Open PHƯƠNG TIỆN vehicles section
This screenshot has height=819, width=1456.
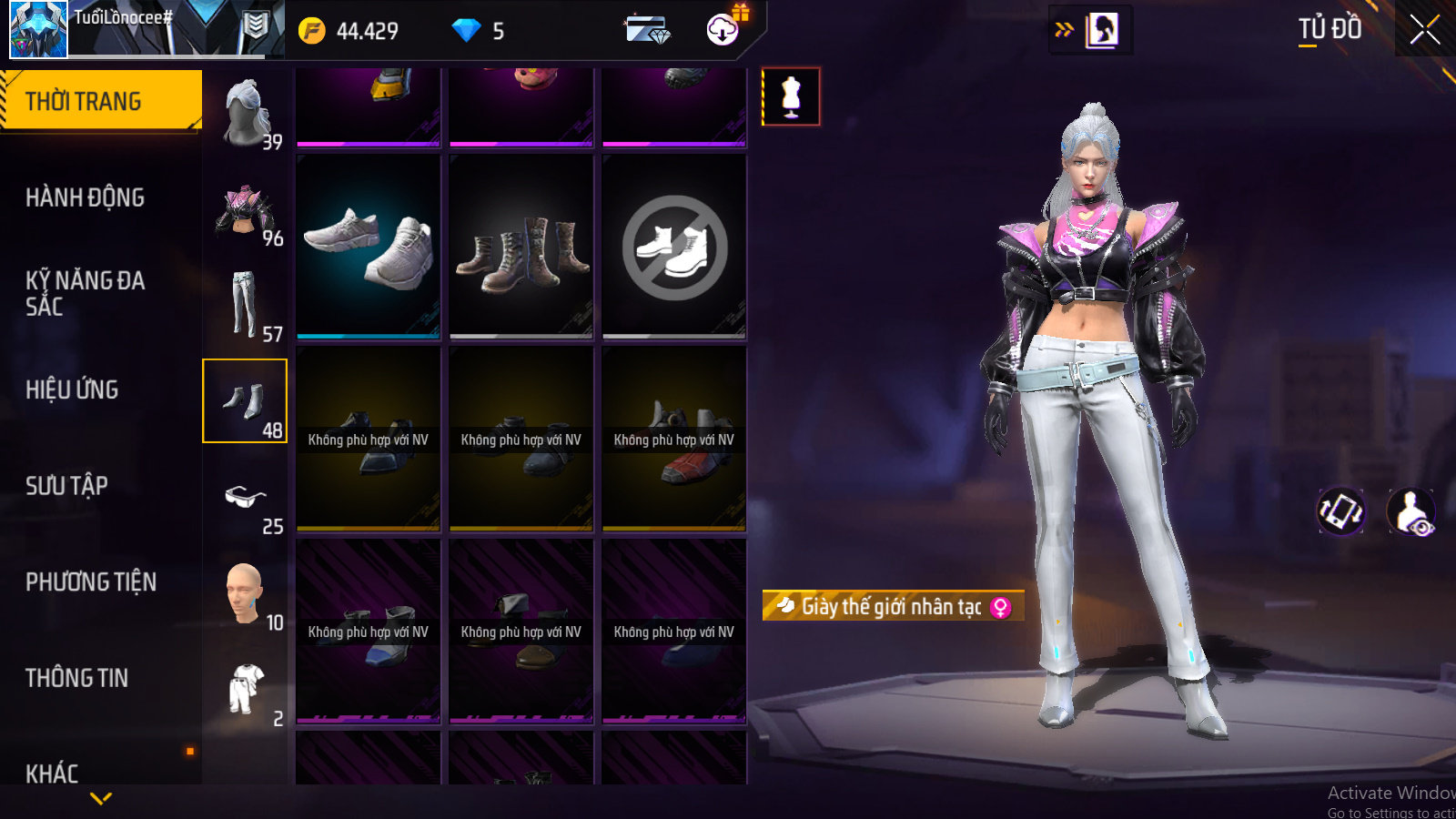[x=91, y=581]
